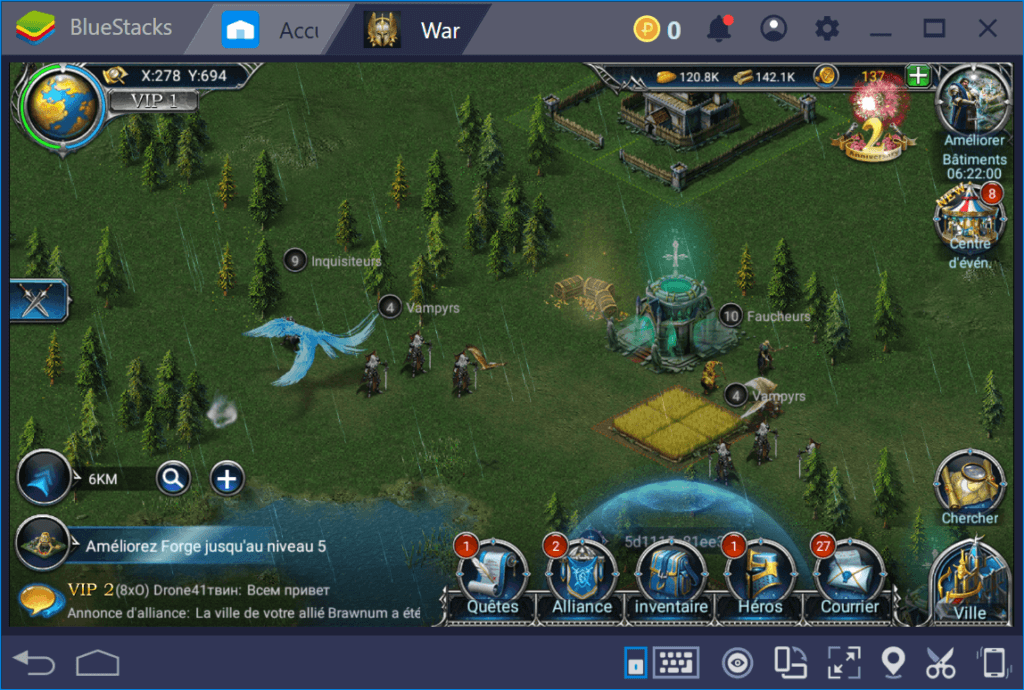Open Améliorer Bâtiments builder panel

(x=974, y=105)
